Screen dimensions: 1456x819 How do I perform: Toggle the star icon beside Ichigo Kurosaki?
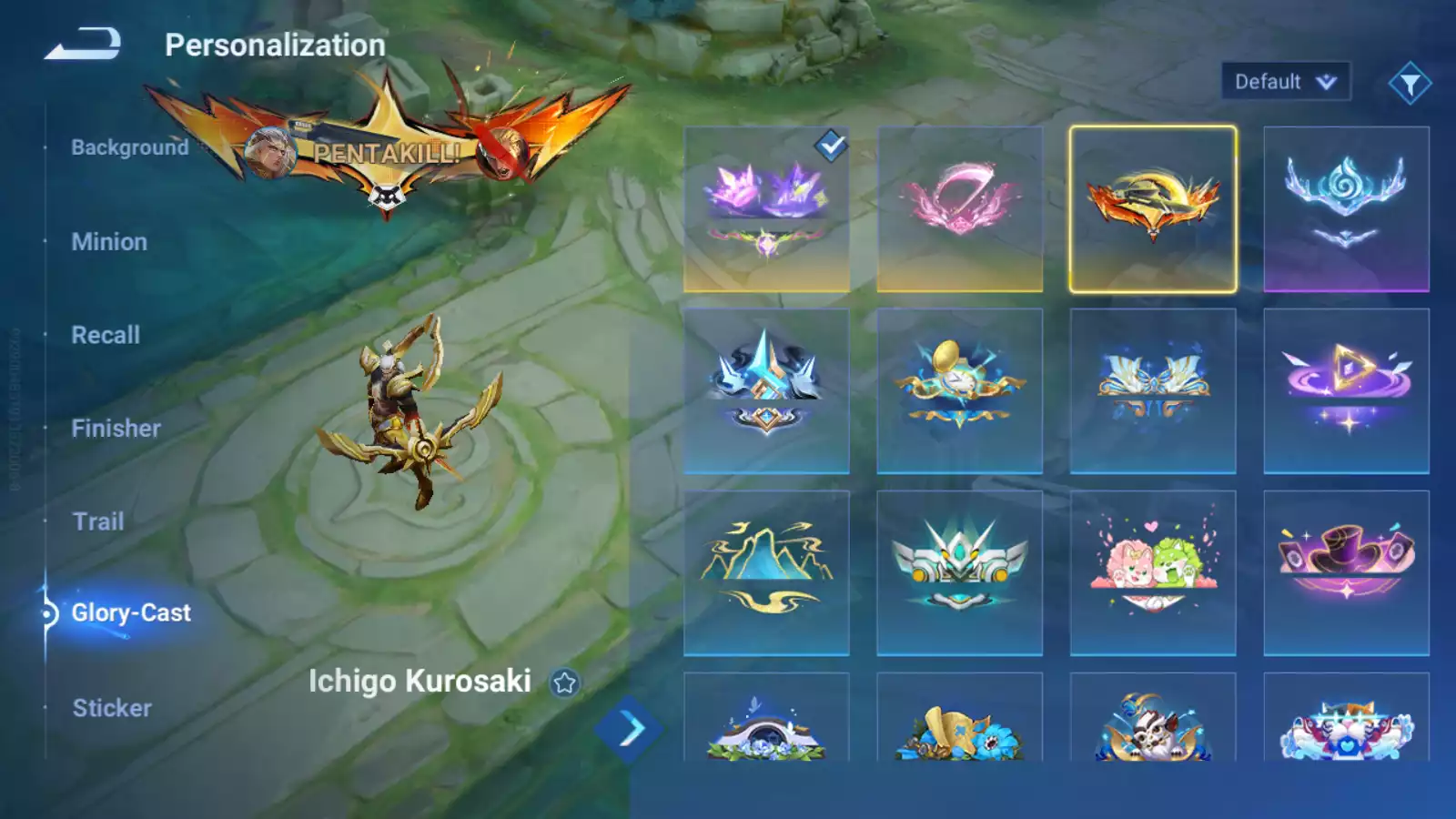pyautogui.click(x=564, y=682)
